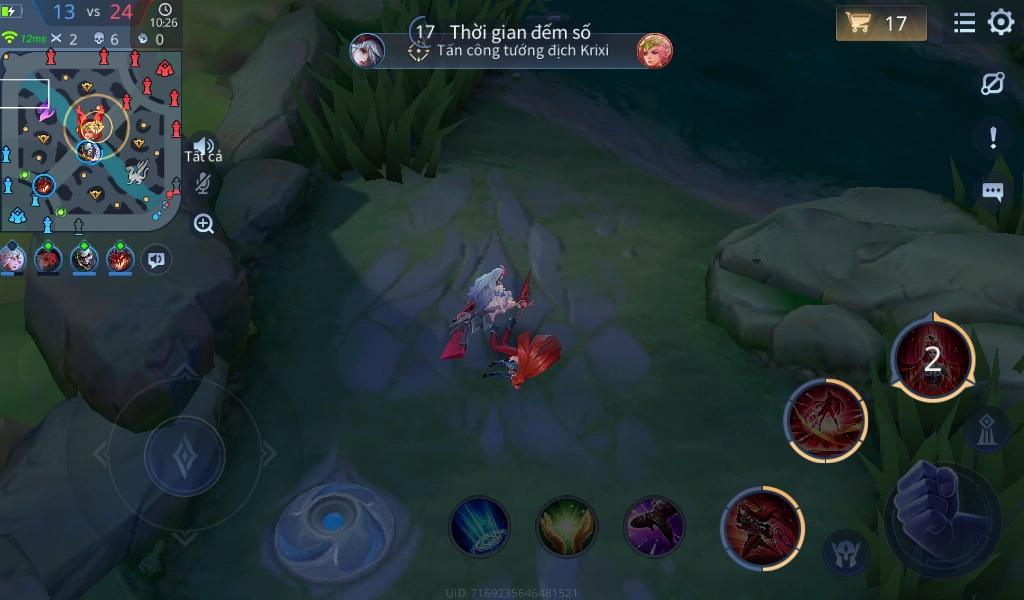Image resolution: width=1024 pixels, height=600 pixels.
Task: Open the settings gear menu
Action: tap(1001, 23)
